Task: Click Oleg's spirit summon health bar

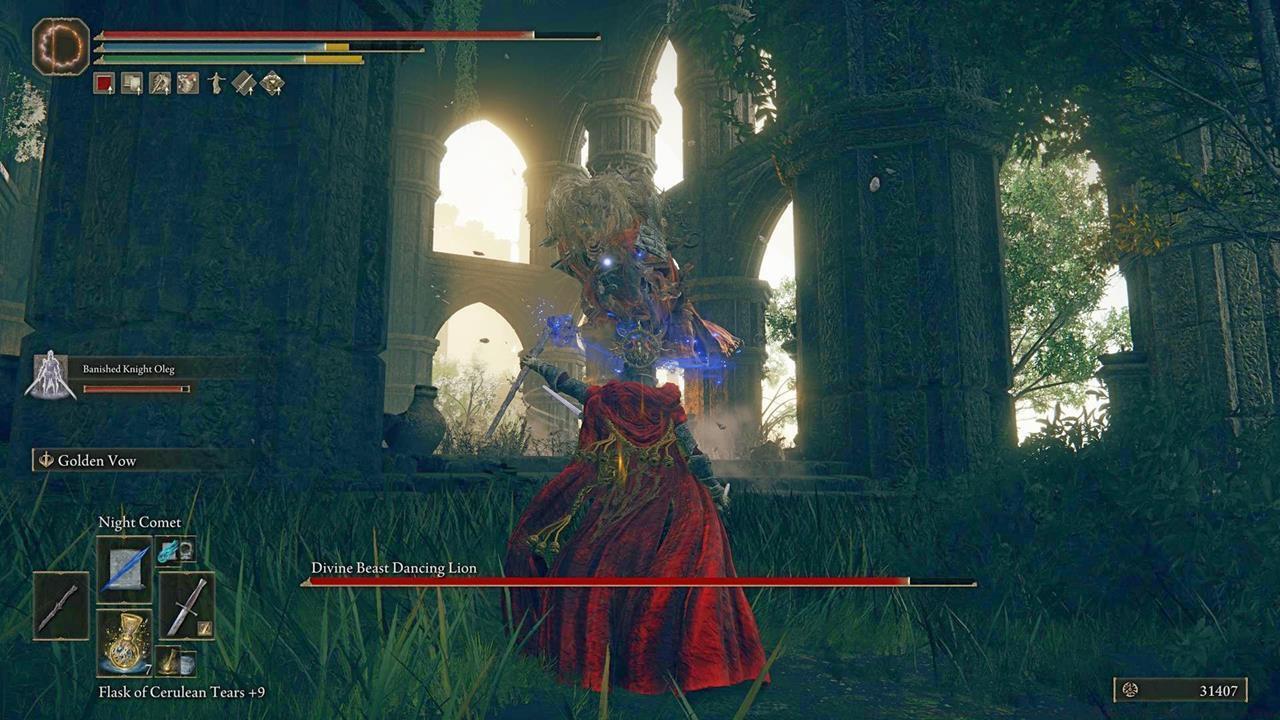Action: click(x=135, y=388)
